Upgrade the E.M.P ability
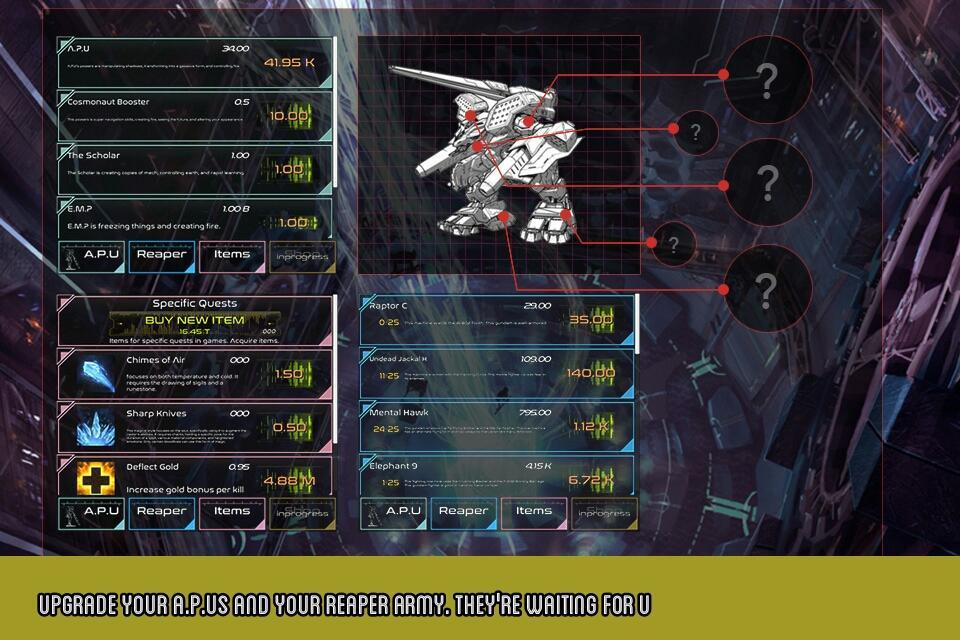The width and height of the screenshot is (960, 640). tap(289, 222)
